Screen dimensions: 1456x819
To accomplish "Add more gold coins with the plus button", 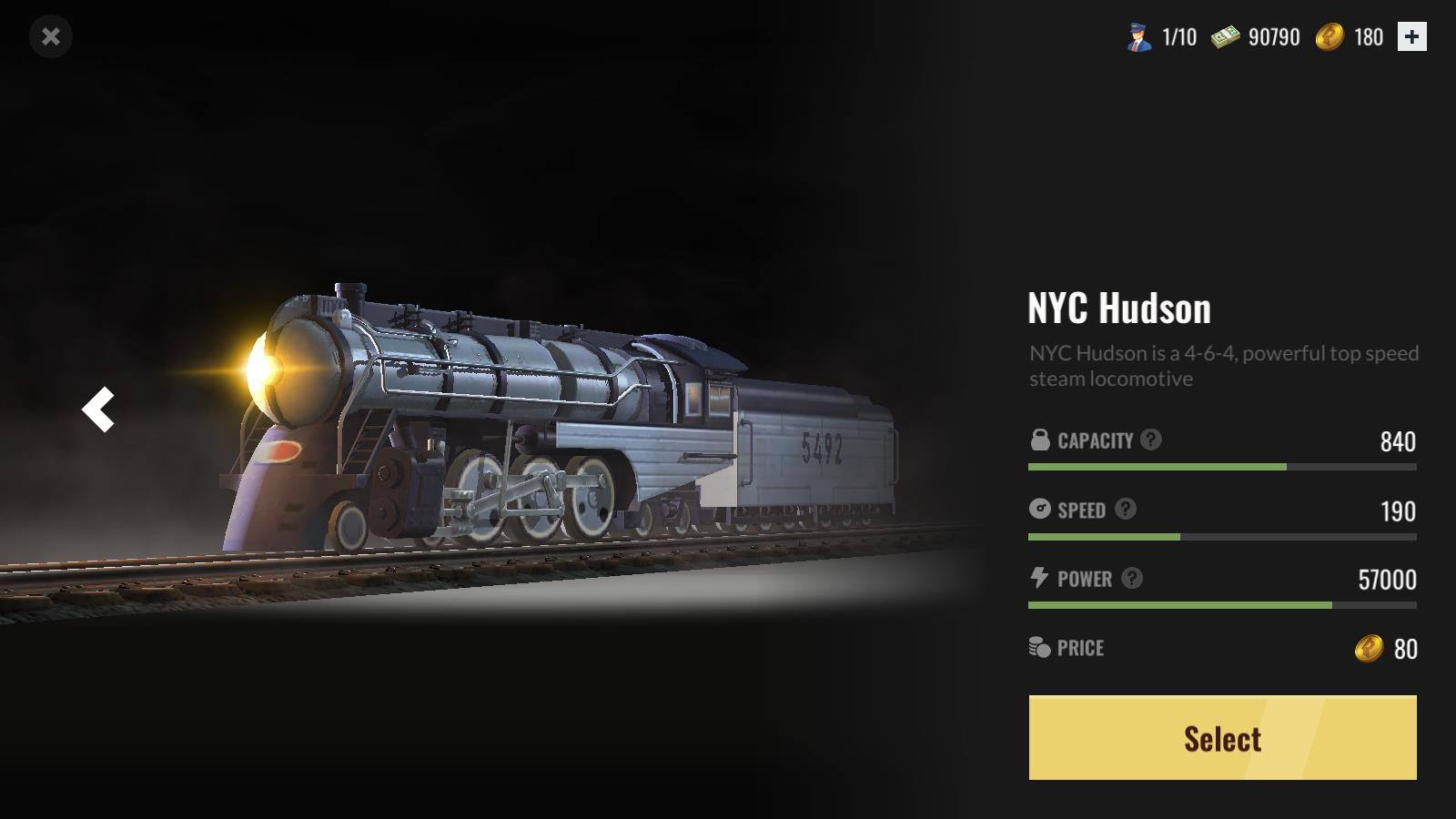I will 1411,36.
